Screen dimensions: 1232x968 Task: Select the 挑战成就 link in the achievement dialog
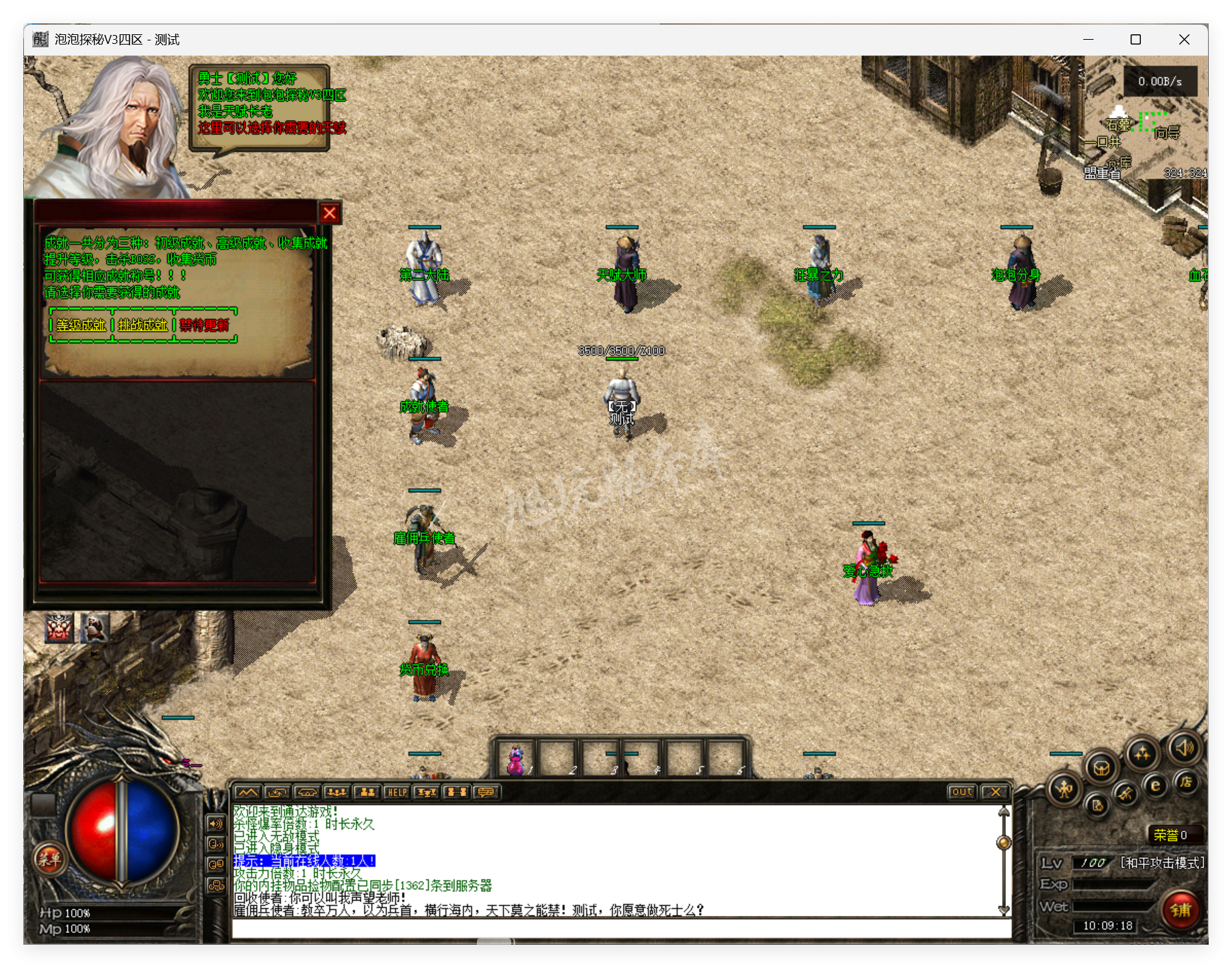(140, 326)
